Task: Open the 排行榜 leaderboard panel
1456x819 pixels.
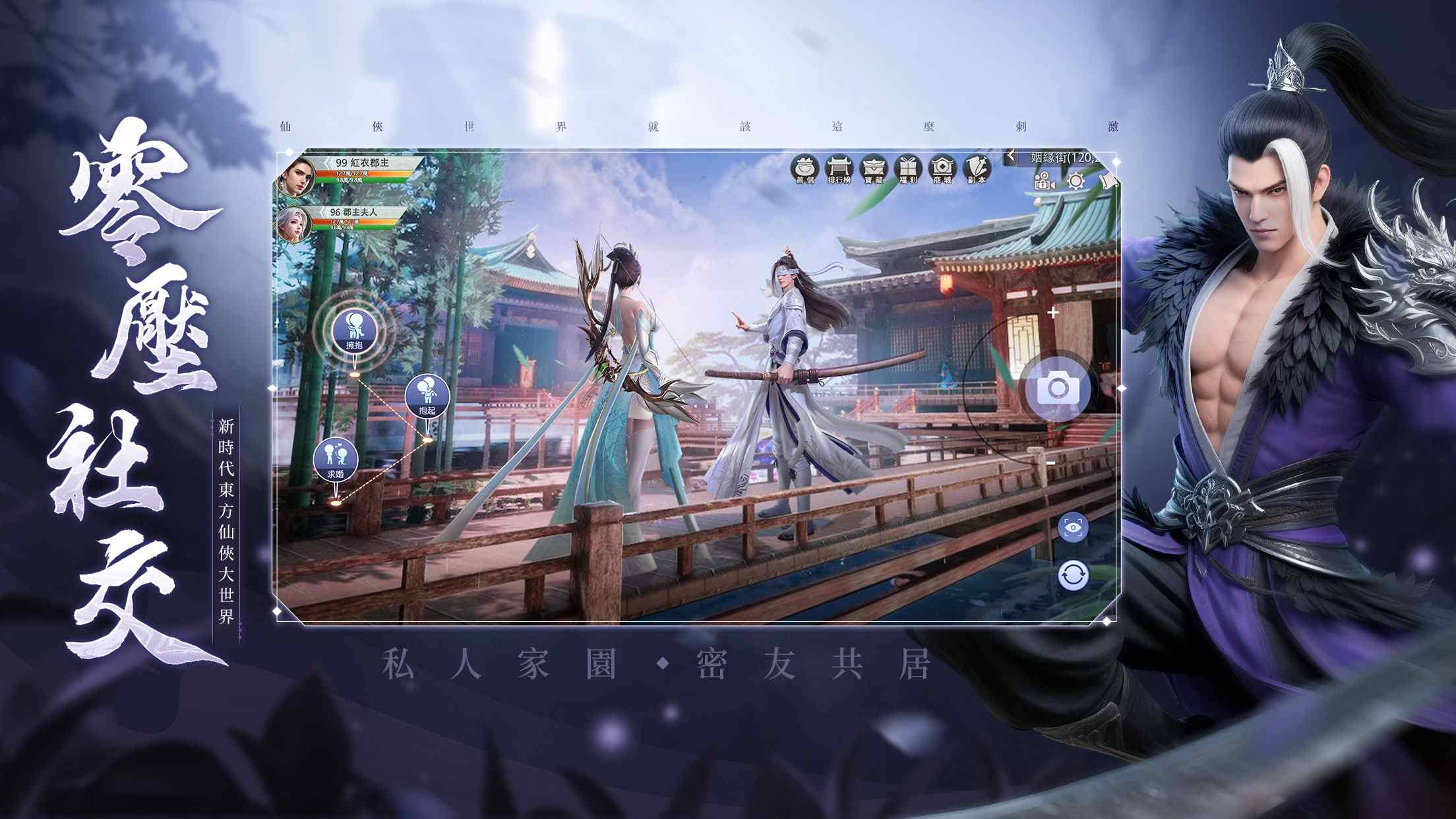Action: click(839, 170)
